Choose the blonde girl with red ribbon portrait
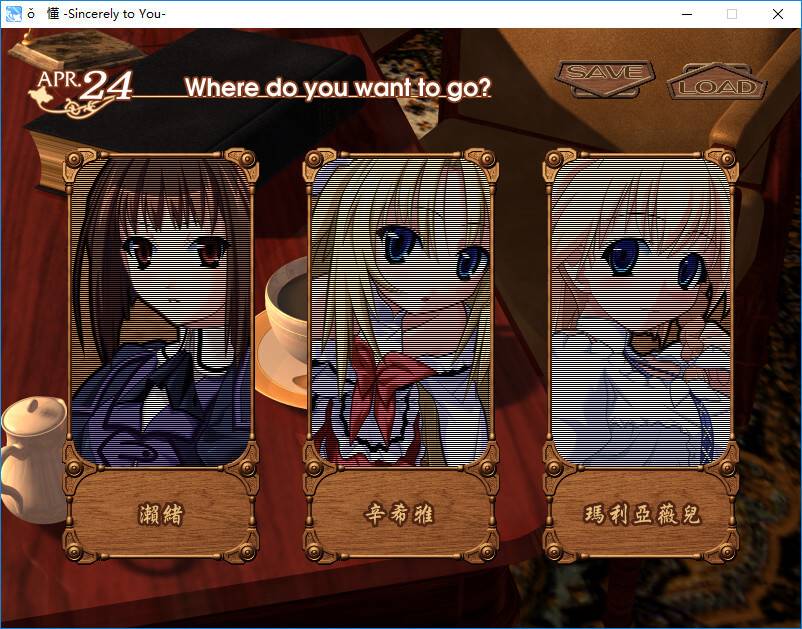 pyautogui.click(x=401, y=310)
